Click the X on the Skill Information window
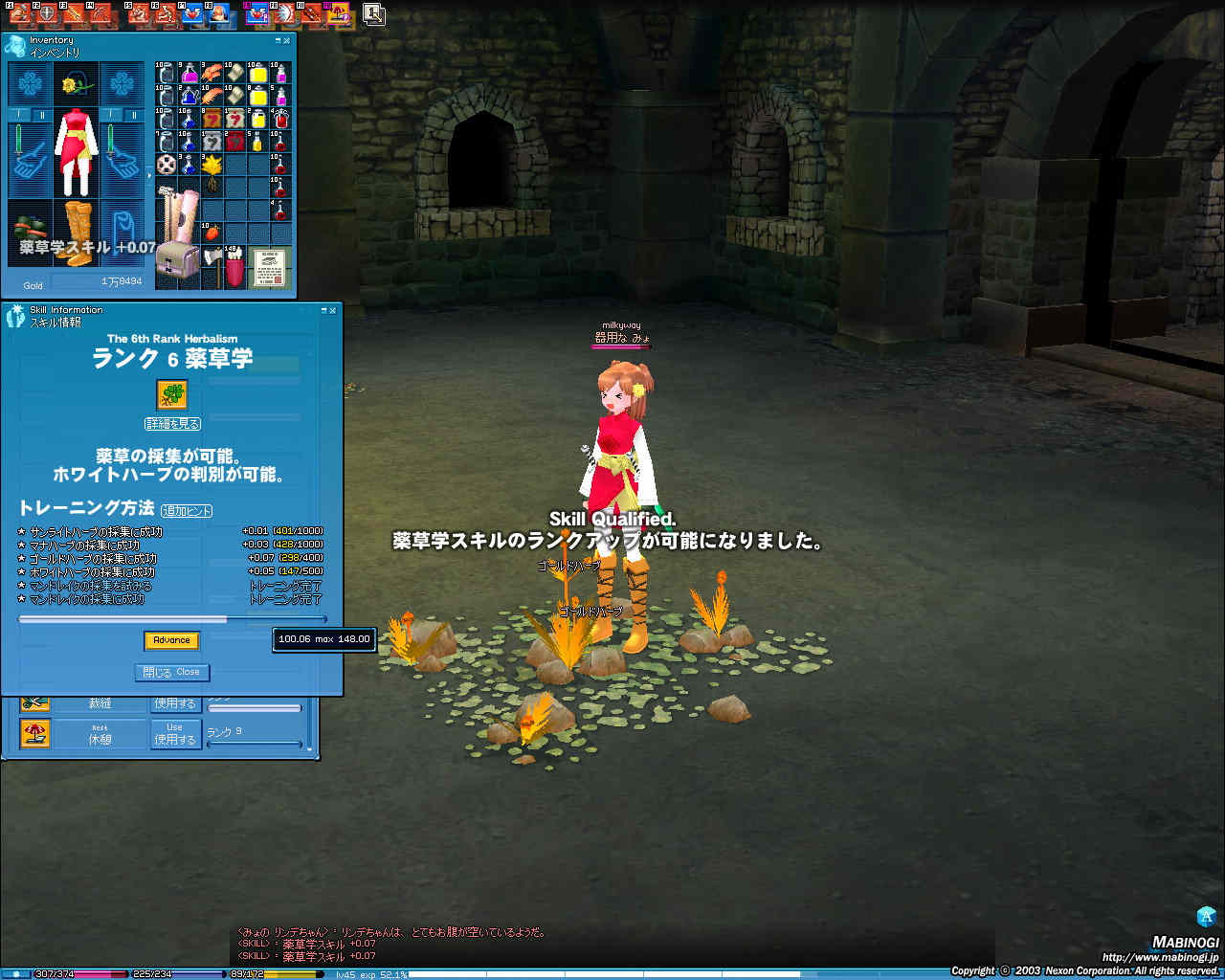Screen dimensions: 1225x980 coord(333,310)
